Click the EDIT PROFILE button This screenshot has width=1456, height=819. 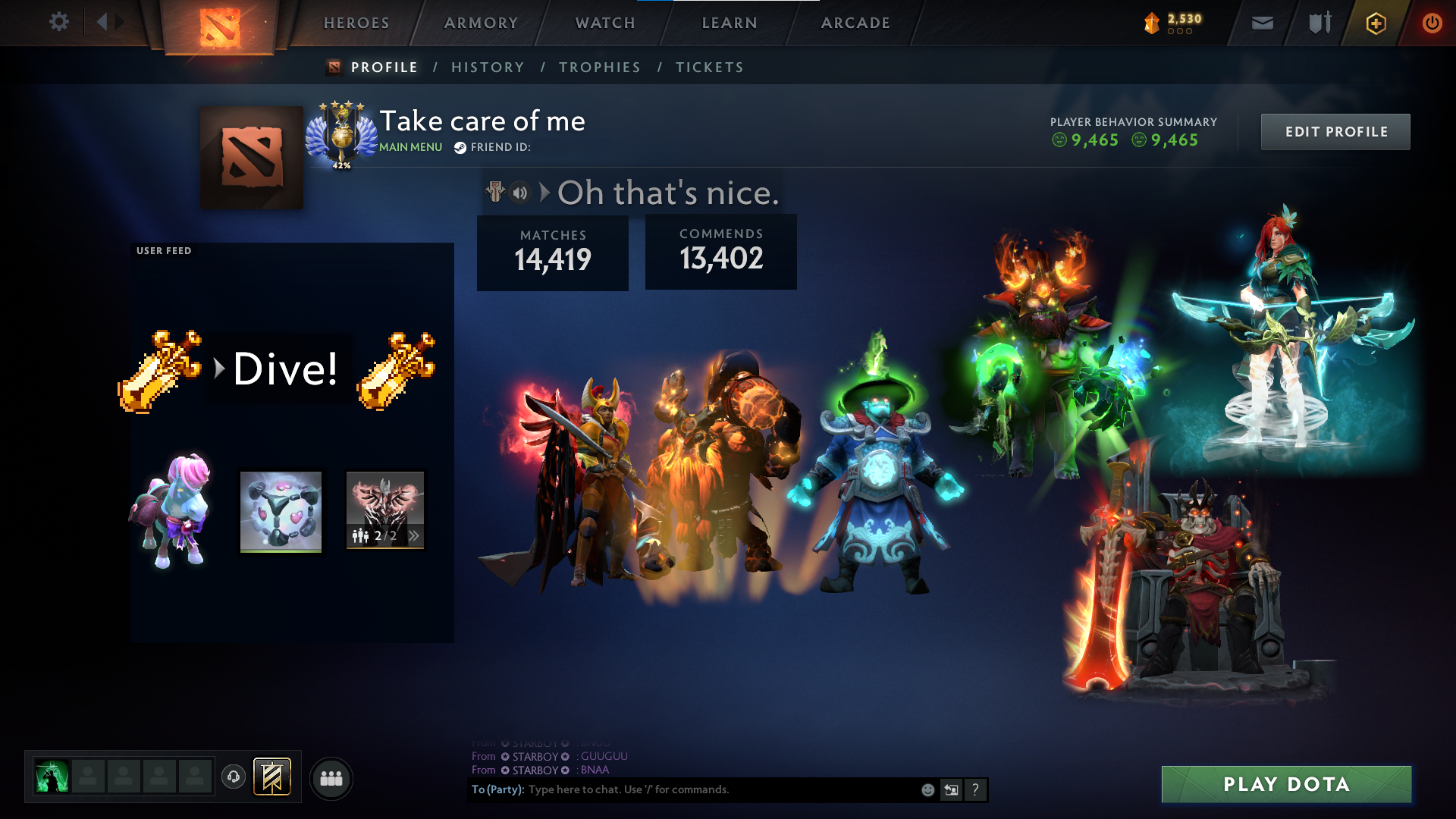[x=1335, y=131]
